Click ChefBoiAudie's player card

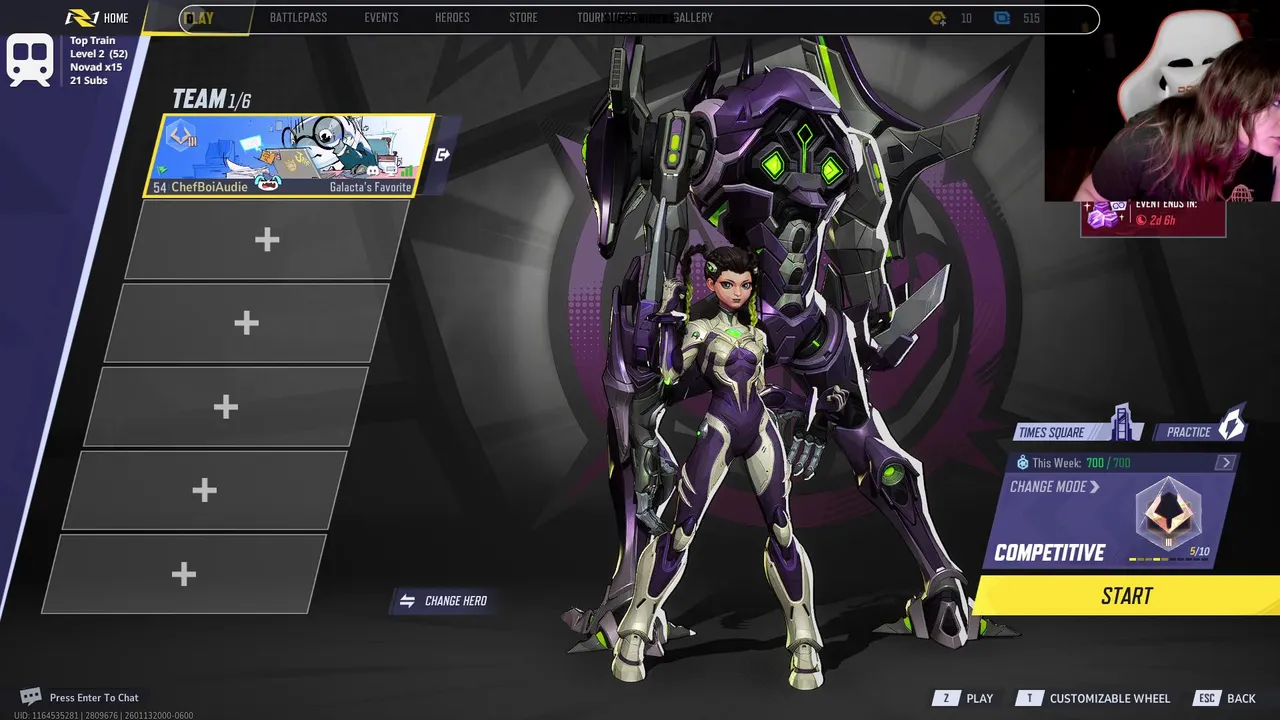pyautogui.click(x=290, y=155)
